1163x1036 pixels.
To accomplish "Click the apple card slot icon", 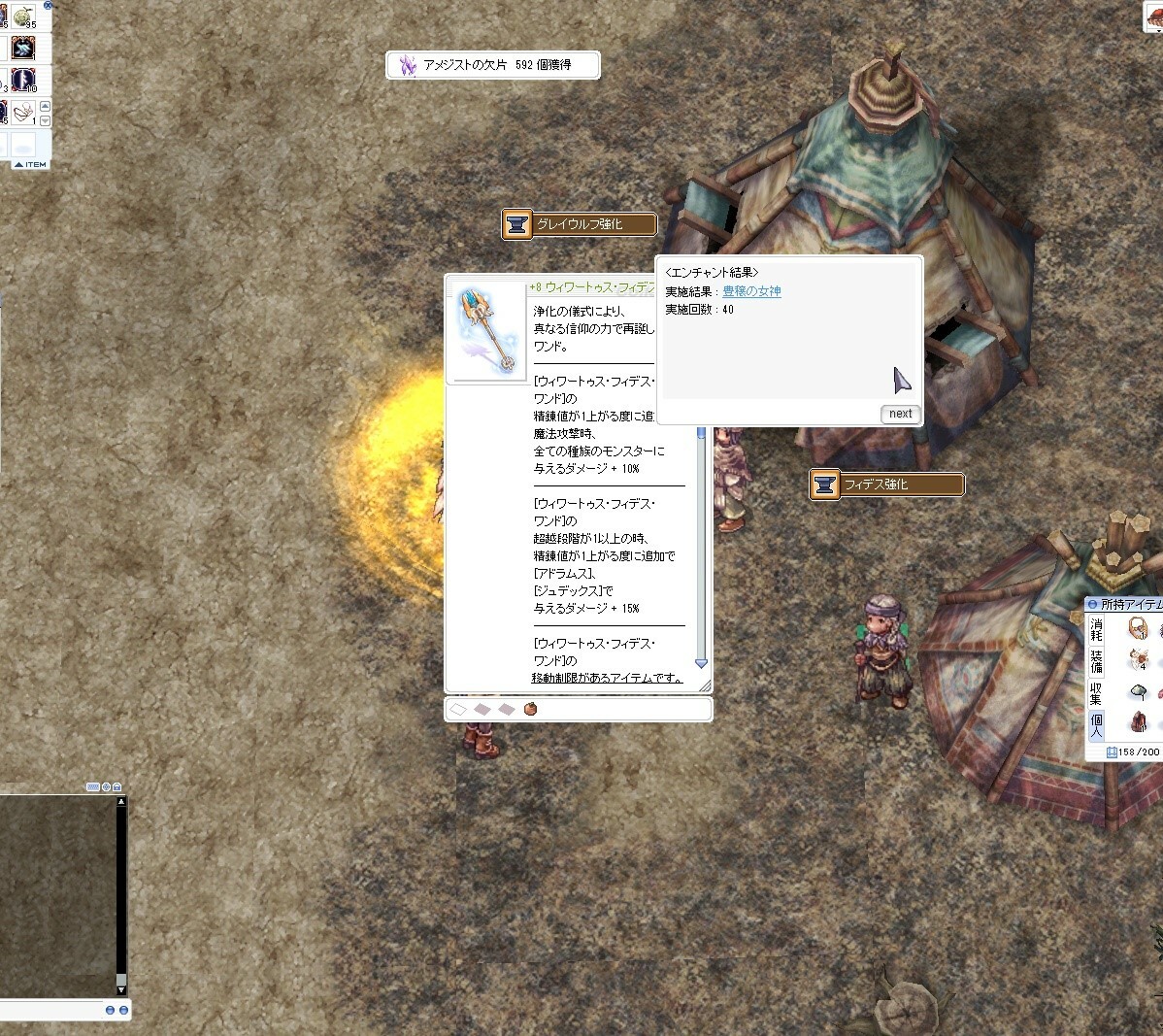I will coord(530,710).
